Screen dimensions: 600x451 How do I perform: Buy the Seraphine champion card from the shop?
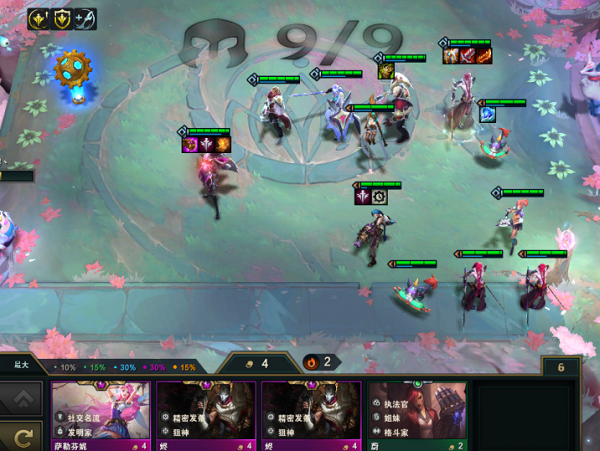pyautogui.click(x=100, y=414)
